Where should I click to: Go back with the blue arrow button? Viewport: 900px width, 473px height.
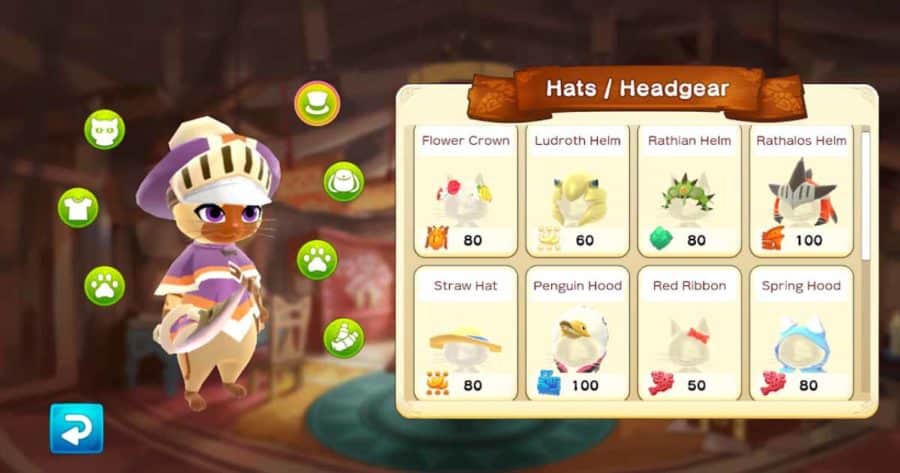click(77, 428)
